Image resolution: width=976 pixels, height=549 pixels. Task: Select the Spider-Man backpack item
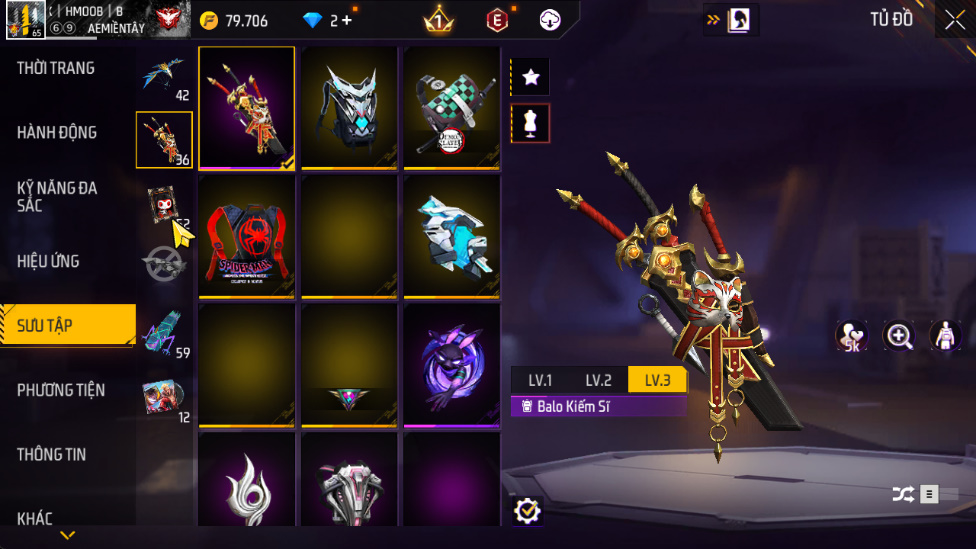click(246, 236)
